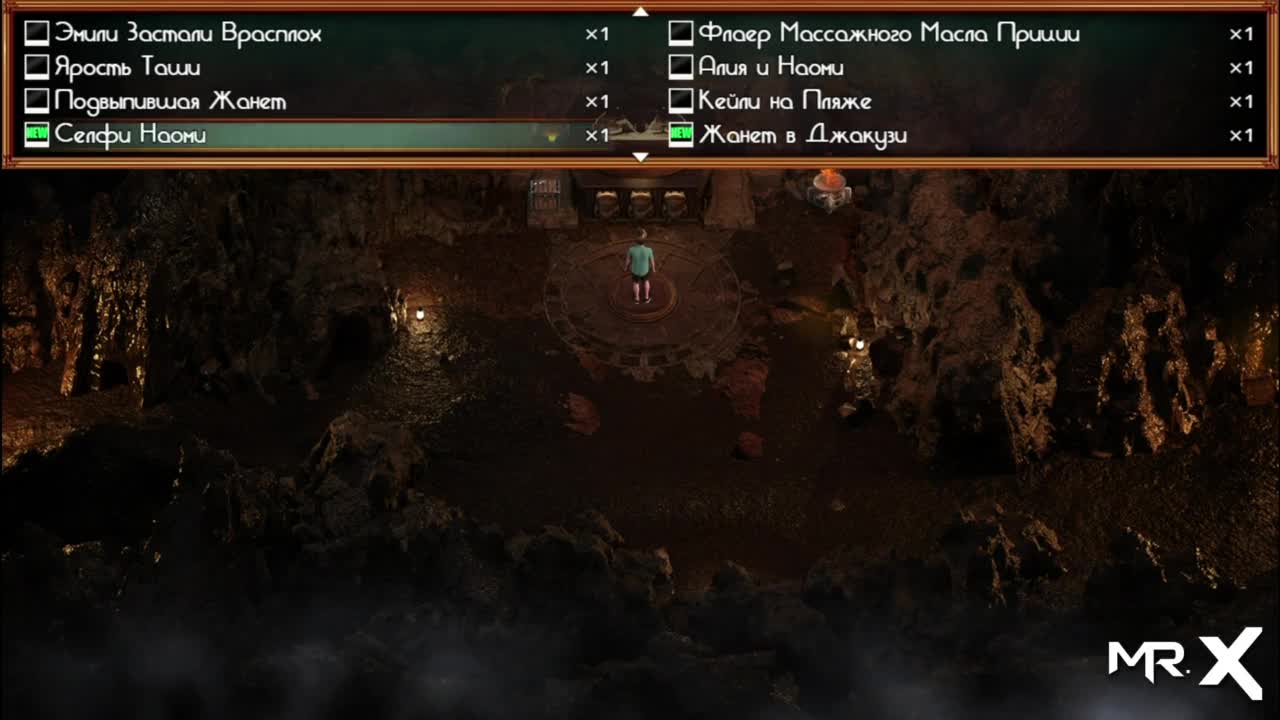Pick the Жанет в Джакузи item
The width and height of the screenshot is (1280, 720).
tap(802, 135)
